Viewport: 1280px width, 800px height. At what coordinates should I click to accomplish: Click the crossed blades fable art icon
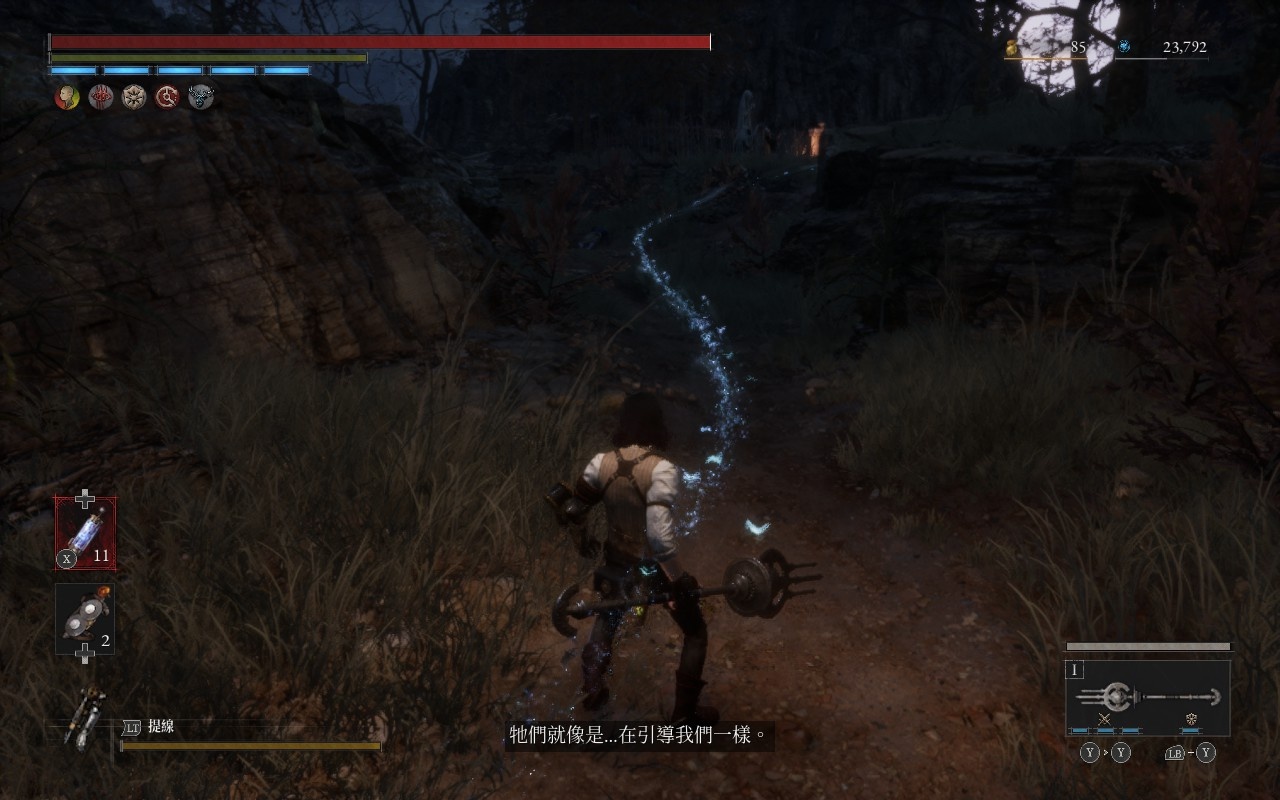click(x=1105, y=719)
